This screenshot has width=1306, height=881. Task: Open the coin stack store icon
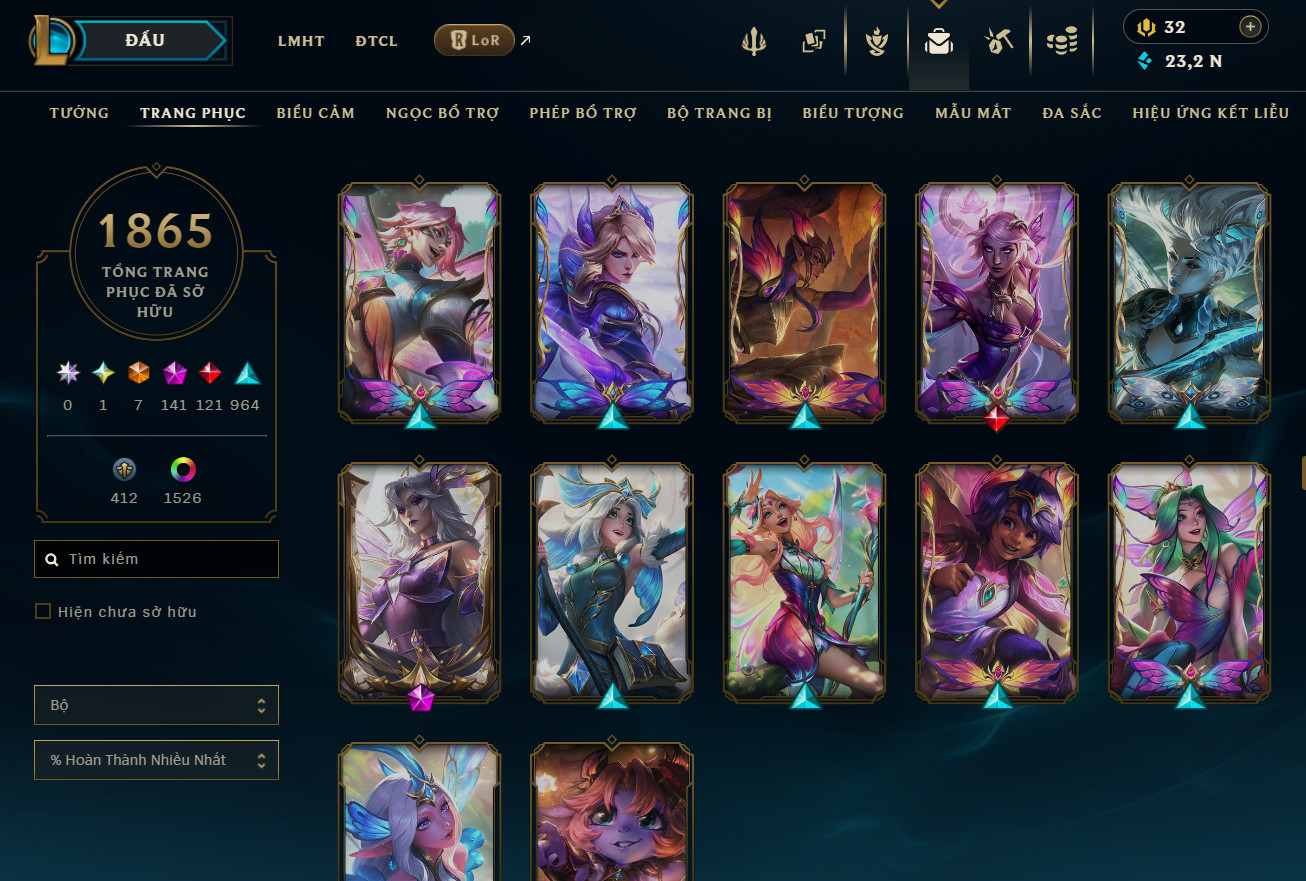[x=1061, y=42]
